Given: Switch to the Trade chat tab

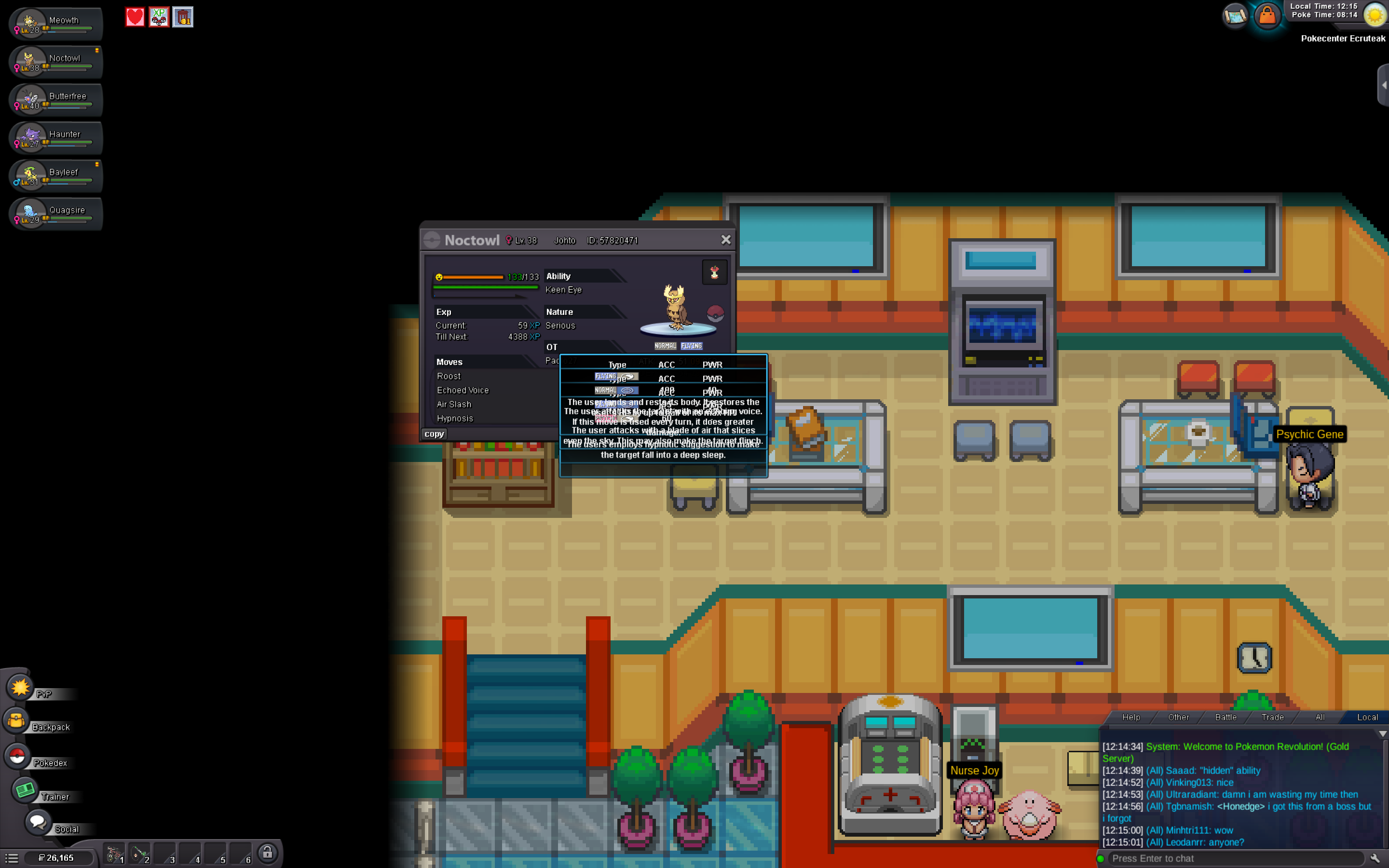Looking at the screenshot, I should (x=1272, y=717).
